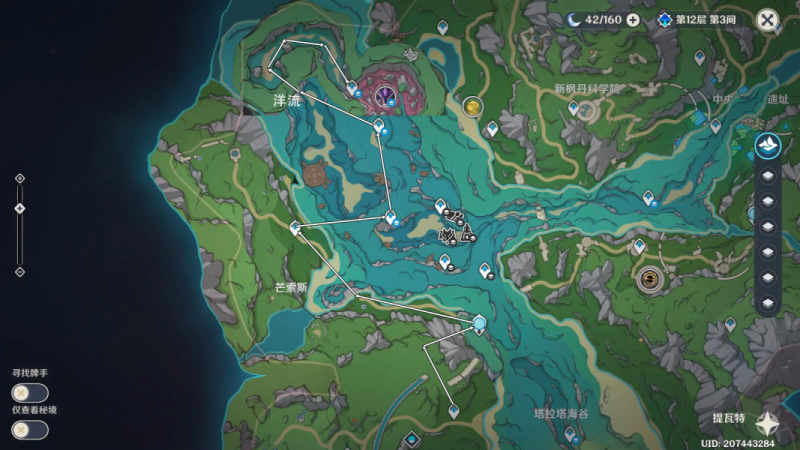Click the map zoom-out diamond button
800x450 pixels.
pyautogui.click(x=20, y=271)
